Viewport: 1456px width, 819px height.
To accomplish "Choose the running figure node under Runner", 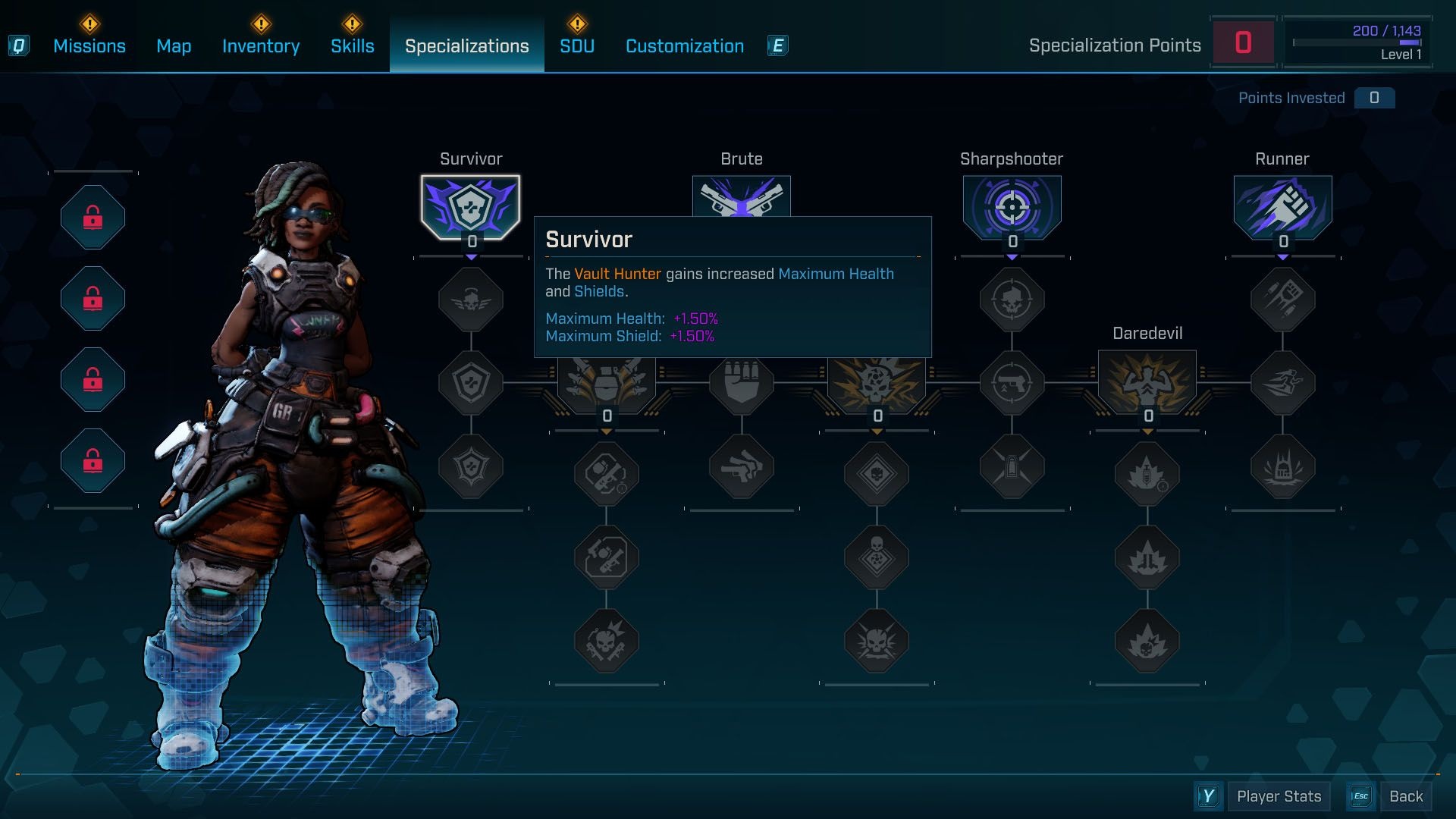I will pyautogui.click(x=1282, y=383).
